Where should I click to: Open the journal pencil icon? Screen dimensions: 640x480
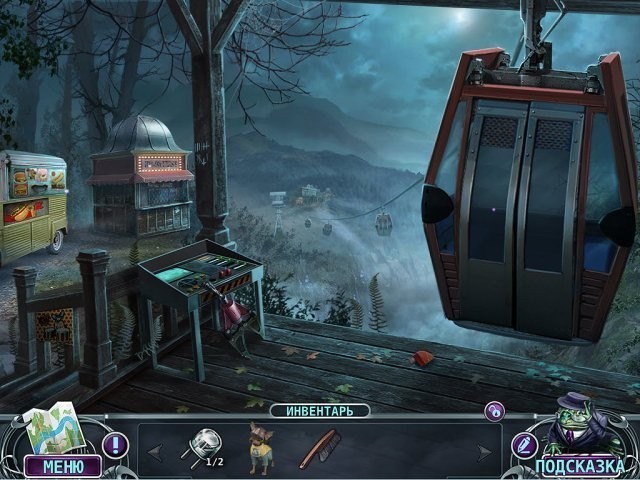[x=525, y=445]
